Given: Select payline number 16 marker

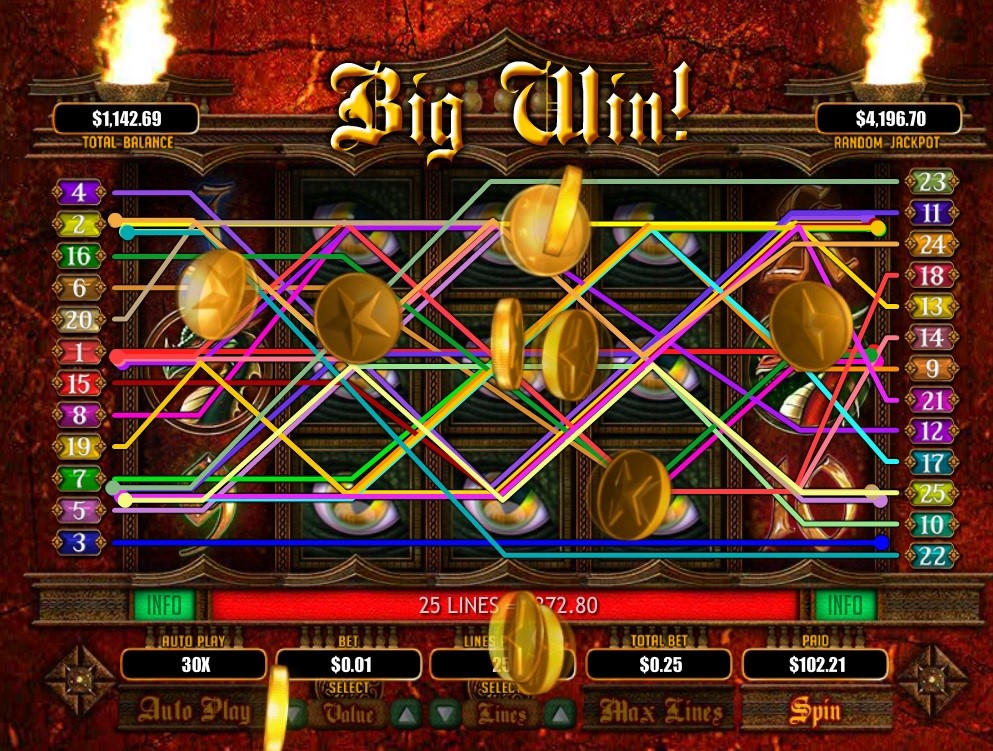Looking at the screenshot, I should click(80, 256).
